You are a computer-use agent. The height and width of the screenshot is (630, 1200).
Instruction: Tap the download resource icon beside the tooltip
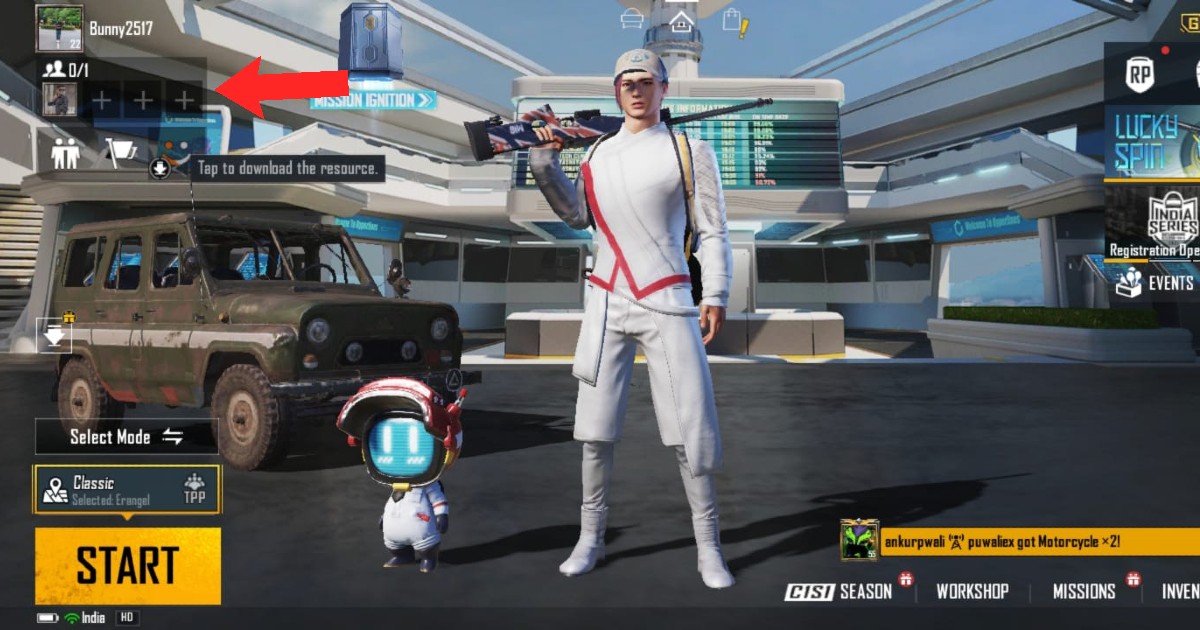click(x=159, y=168)
